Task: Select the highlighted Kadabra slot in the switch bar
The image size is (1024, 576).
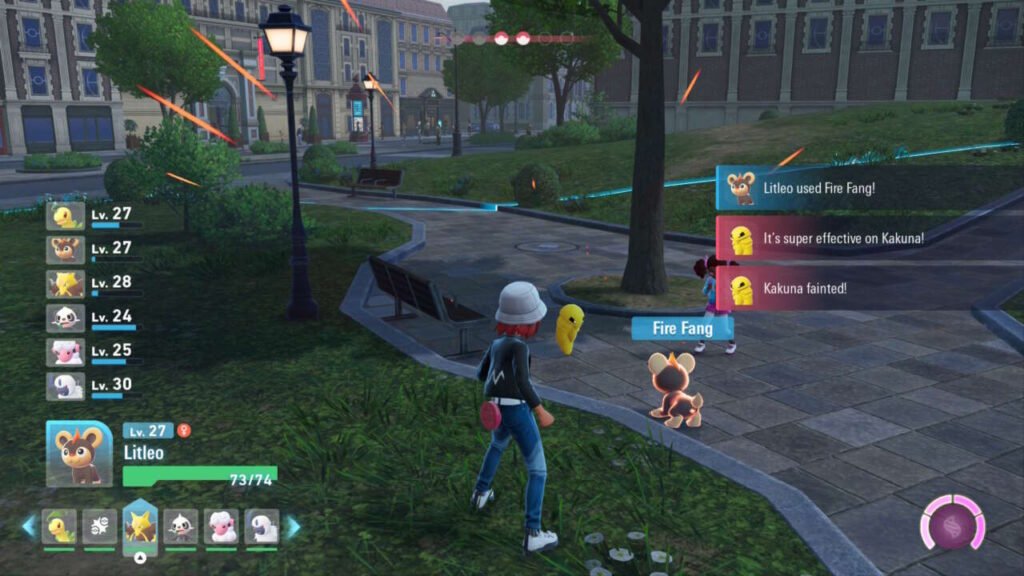Action: click(x=140, y=526)
